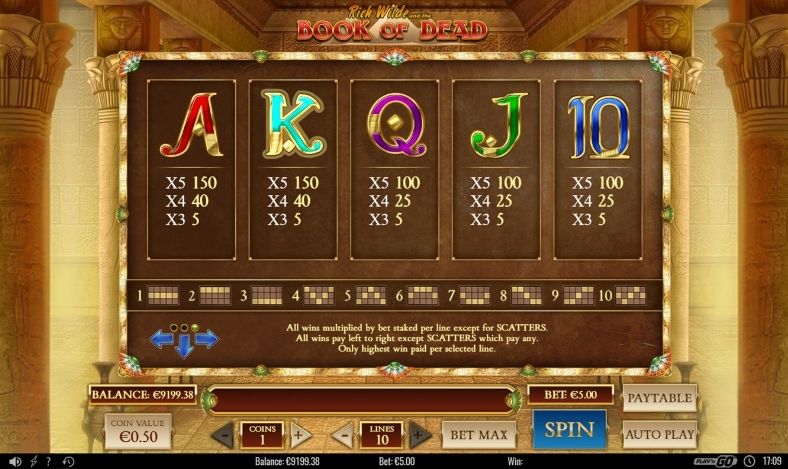Decrease the number of coins

coord(224,435)
